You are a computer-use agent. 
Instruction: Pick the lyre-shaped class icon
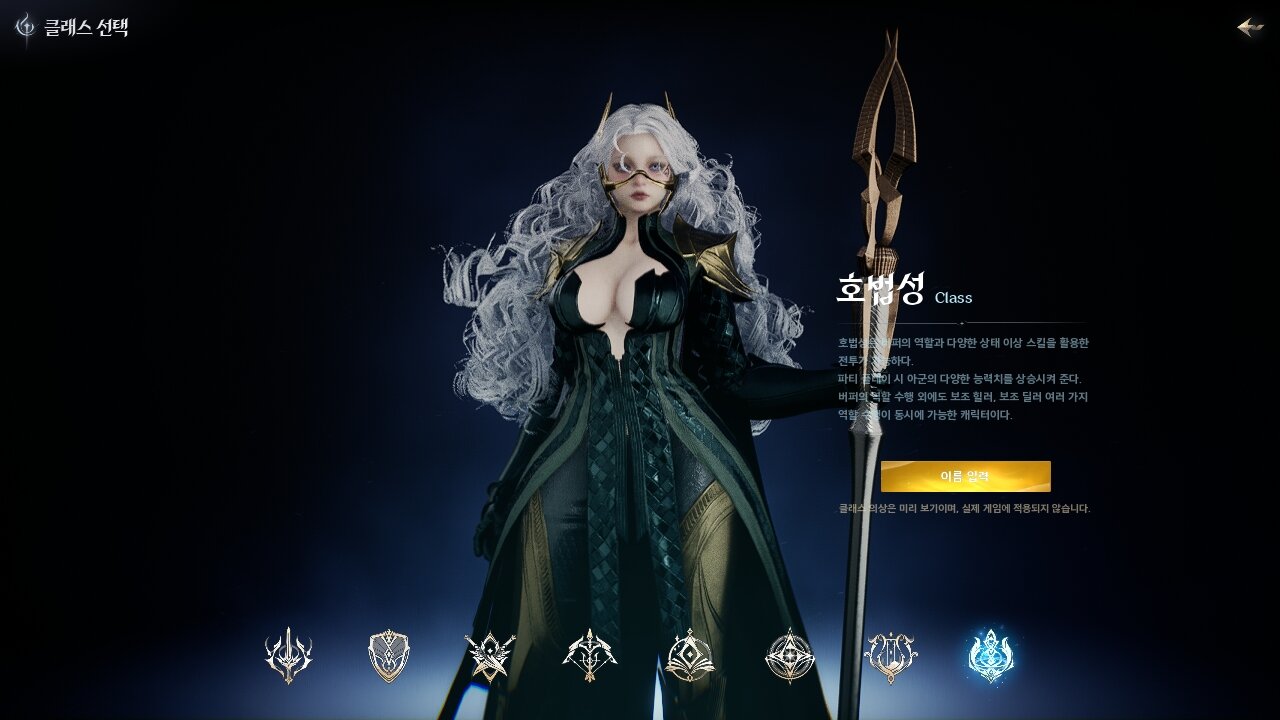890,656
